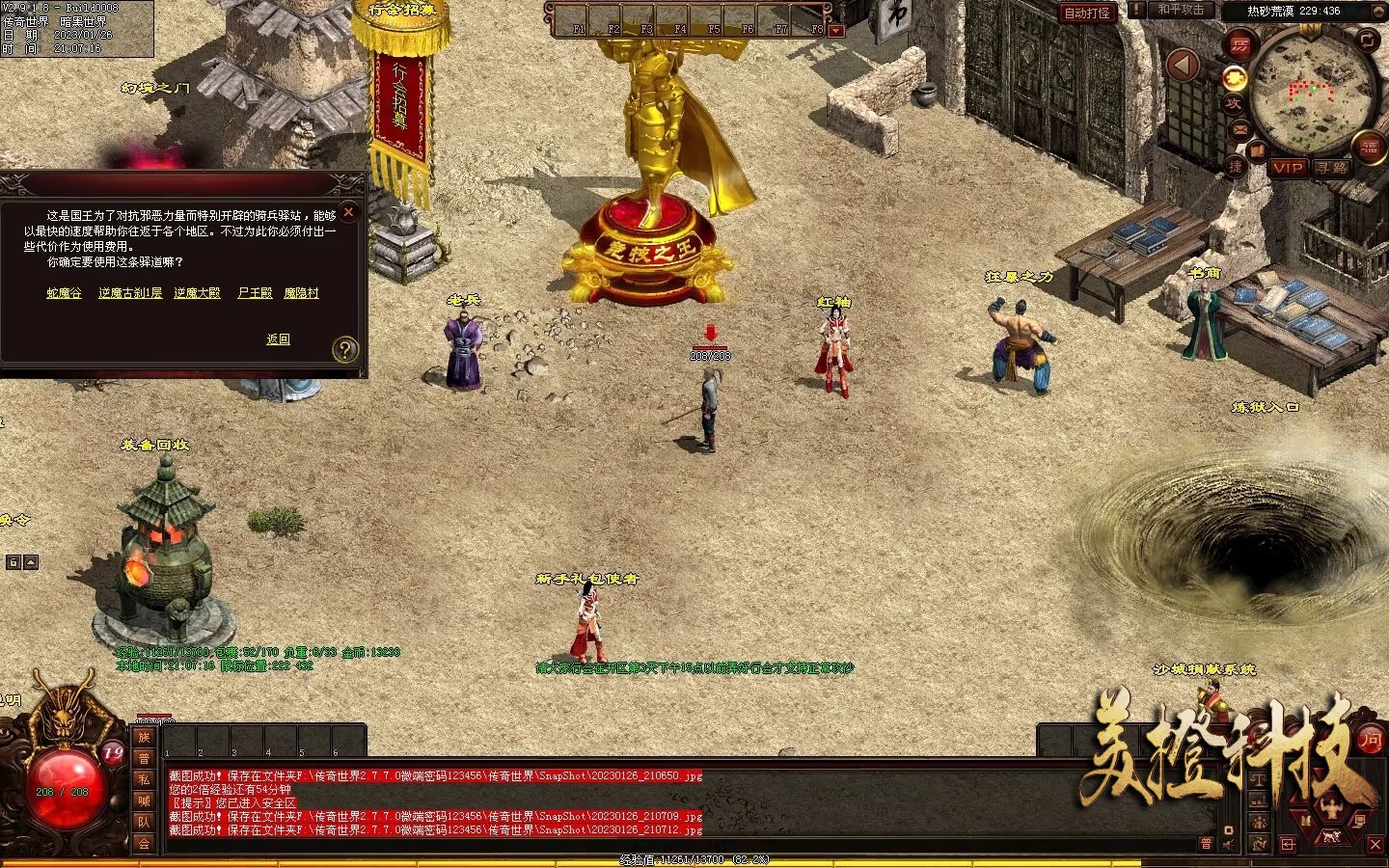Image resolution: width=1389 pixels, height=868 pixels.
Task: Click the 返回 back link in the dialog
Action: 278,339
